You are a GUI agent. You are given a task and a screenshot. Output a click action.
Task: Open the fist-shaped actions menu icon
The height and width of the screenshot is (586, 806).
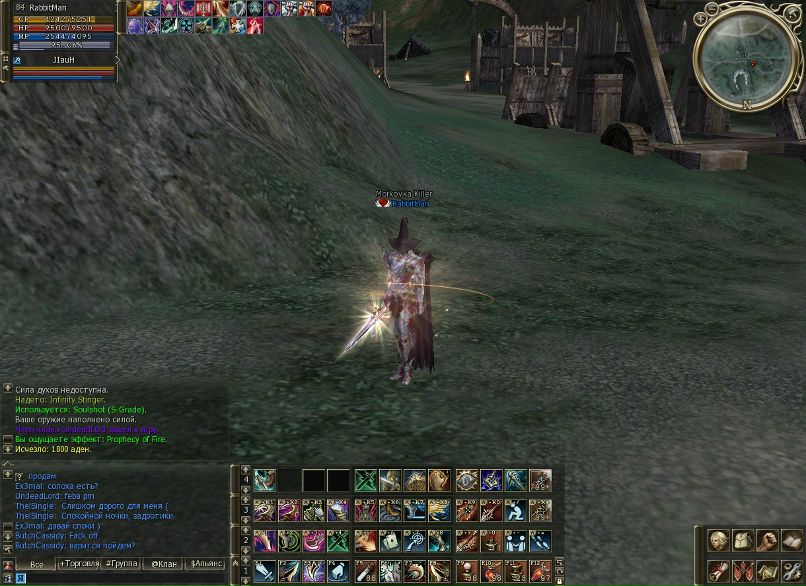767,541
